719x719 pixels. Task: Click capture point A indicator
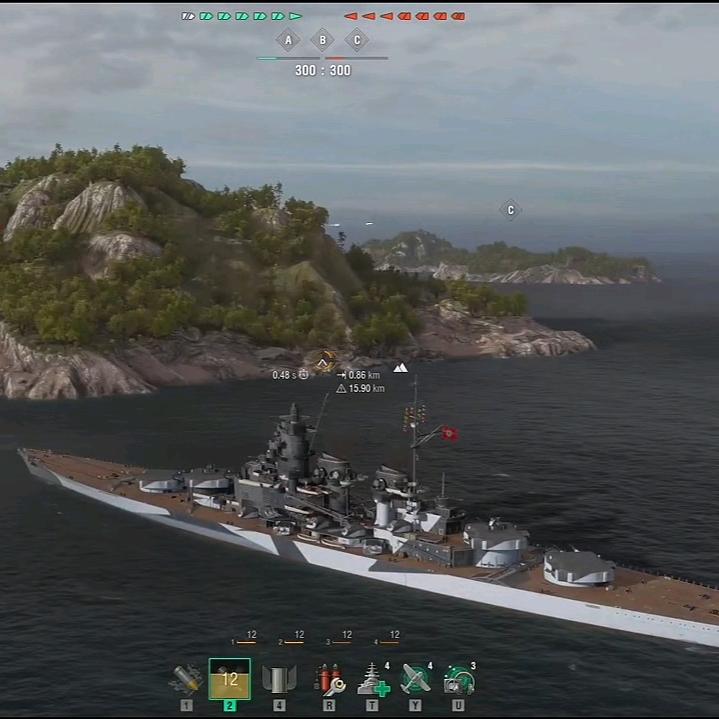tap(288, 41)
